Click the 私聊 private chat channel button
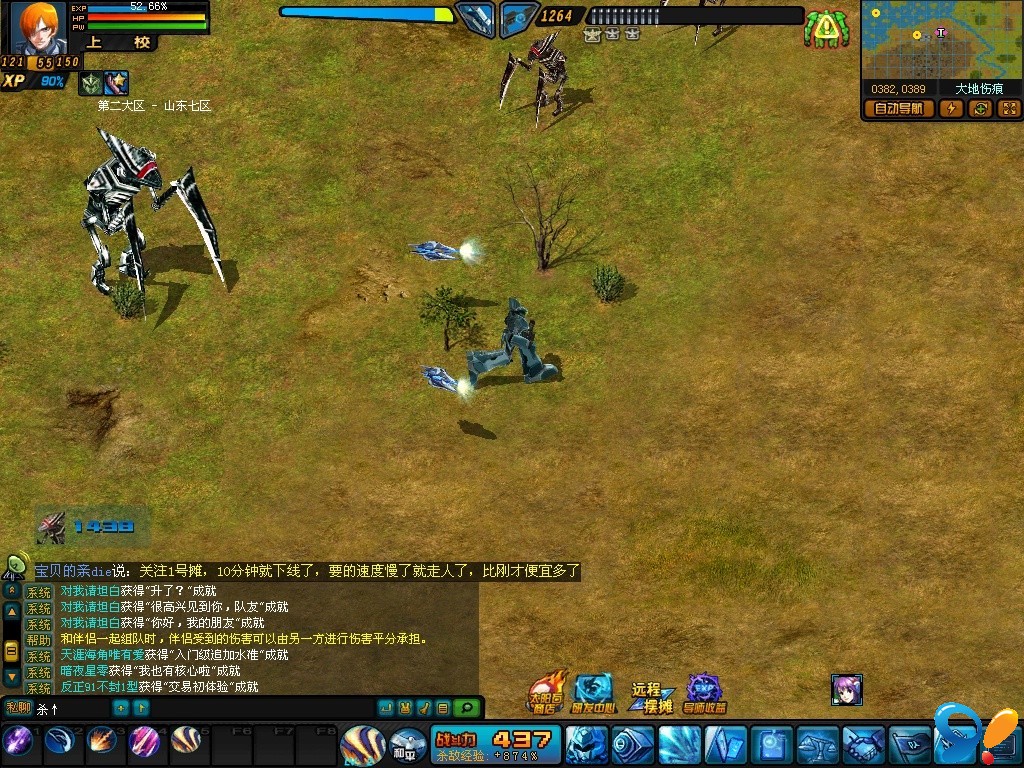The image size is (1024, 768). click(18, 708)
